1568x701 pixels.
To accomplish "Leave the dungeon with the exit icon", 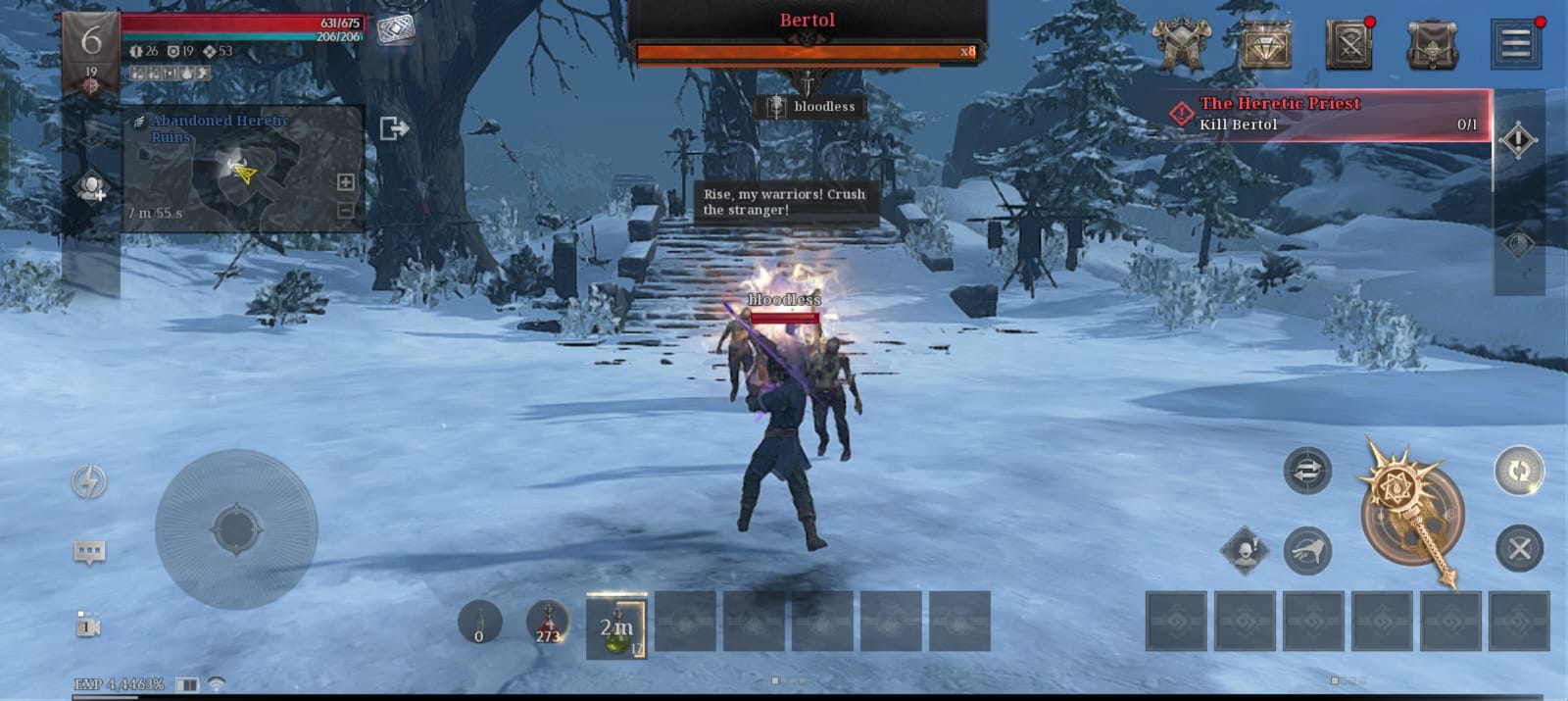I will click(x=393, y=127).
